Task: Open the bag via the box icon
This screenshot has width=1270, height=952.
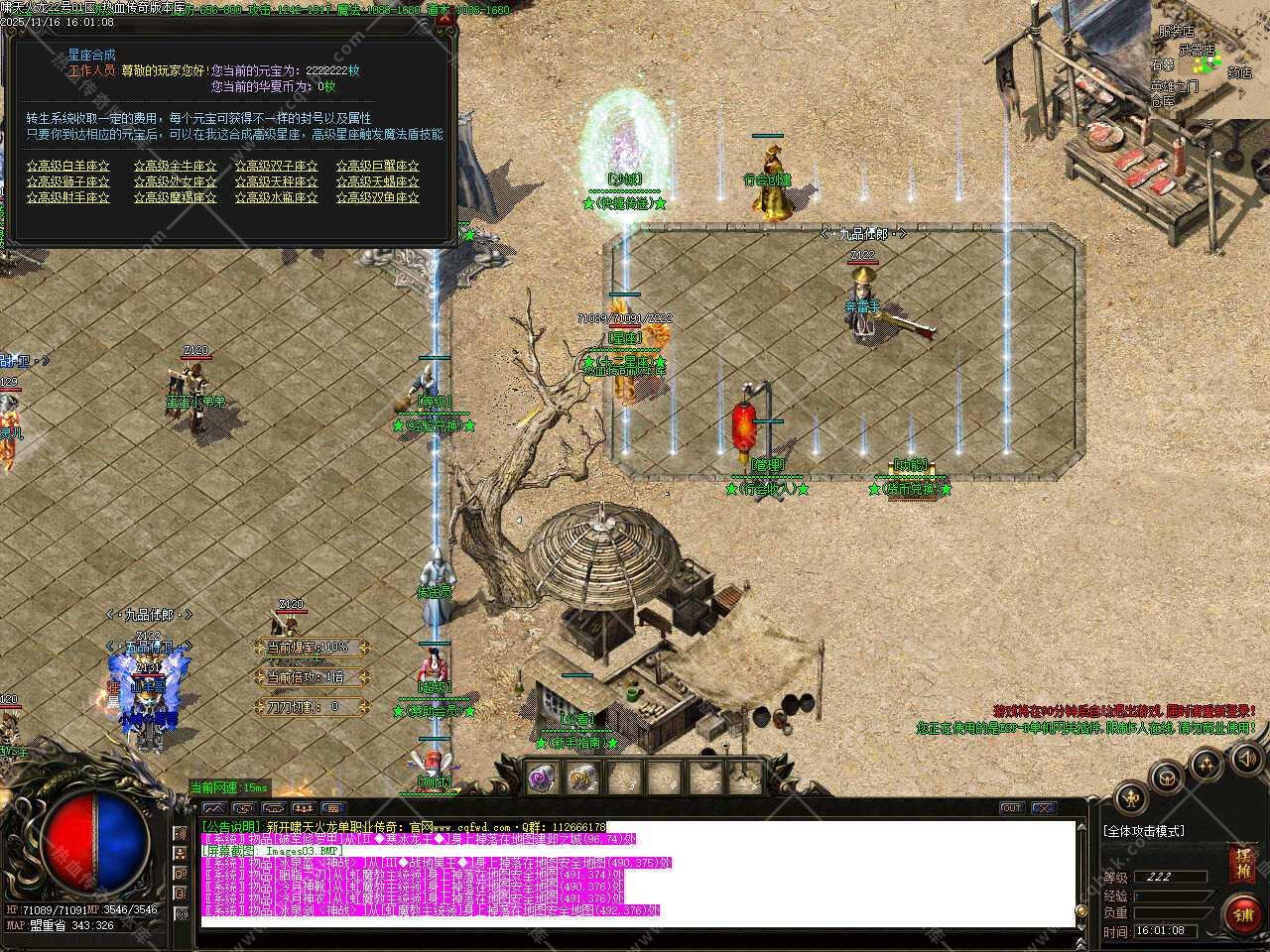Action: tap(1169, 776)
